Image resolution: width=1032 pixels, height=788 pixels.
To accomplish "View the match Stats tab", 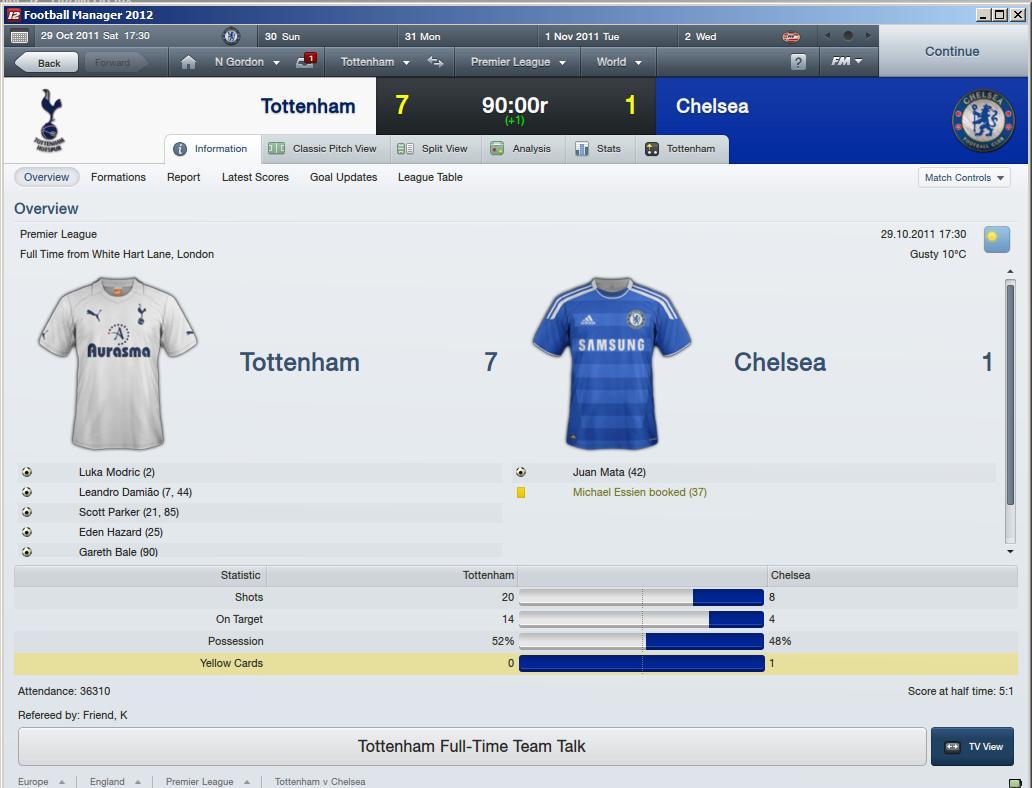I will tap(598, 149).
